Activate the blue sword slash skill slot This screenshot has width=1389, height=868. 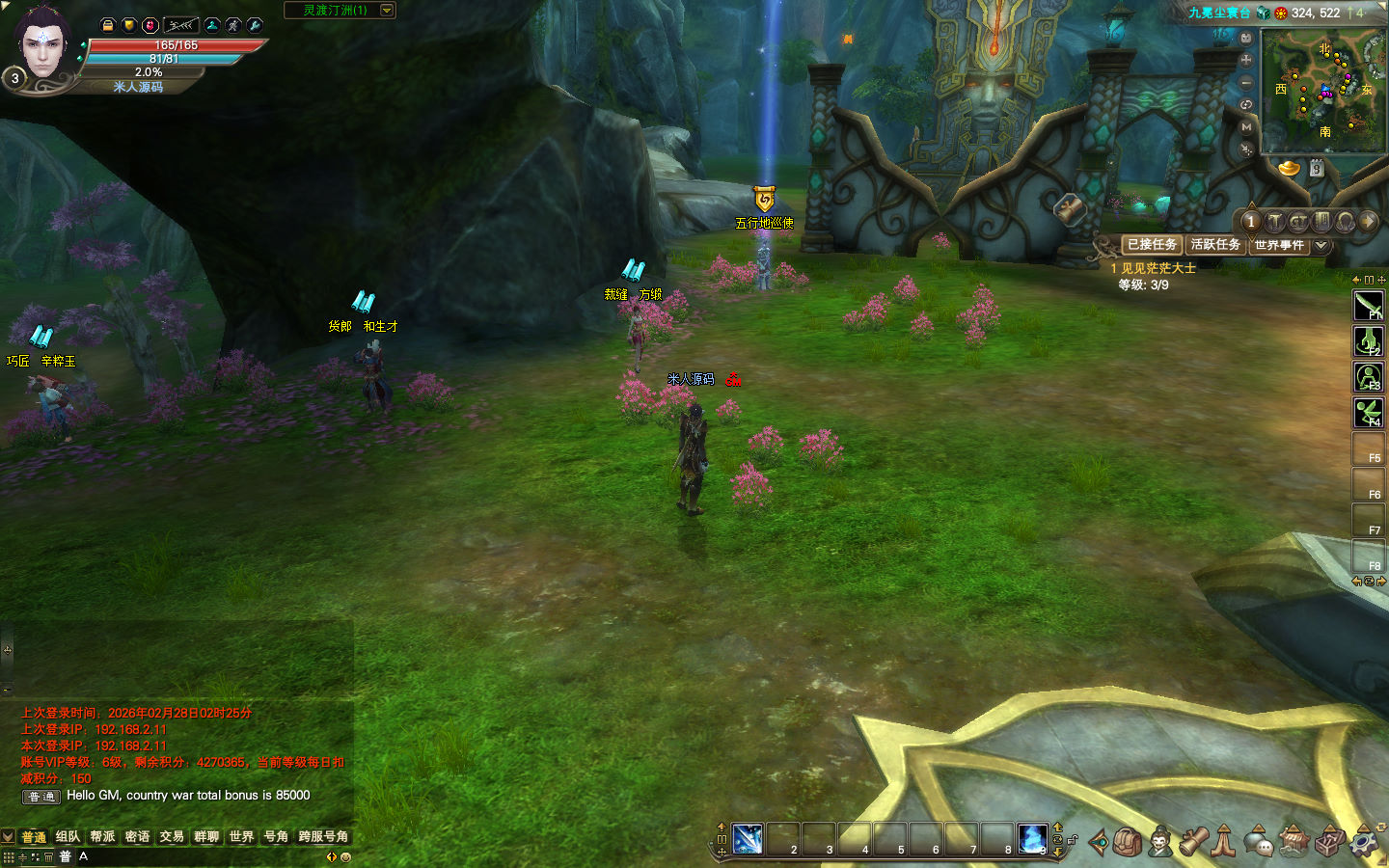click(x=748, y=839)
